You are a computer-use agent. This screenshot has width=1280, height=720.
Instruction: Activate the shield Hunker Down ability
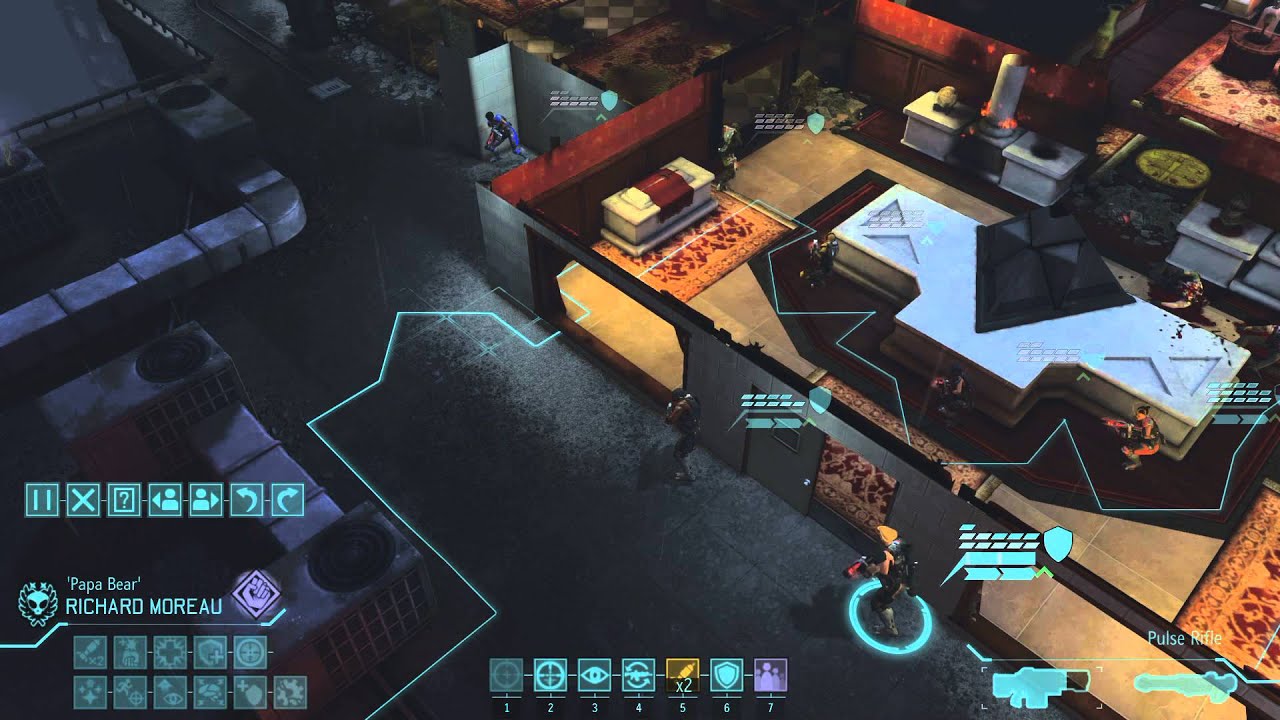point(726,676)
